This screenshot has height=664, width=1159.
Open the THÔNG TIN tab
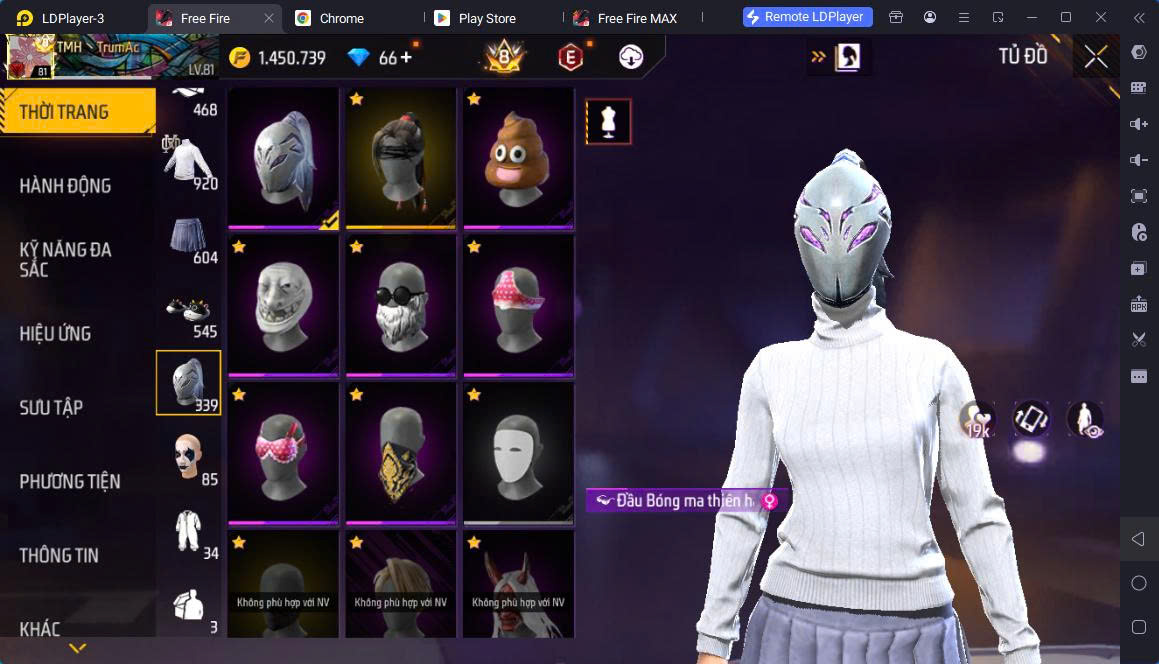[x=59, y=555]
